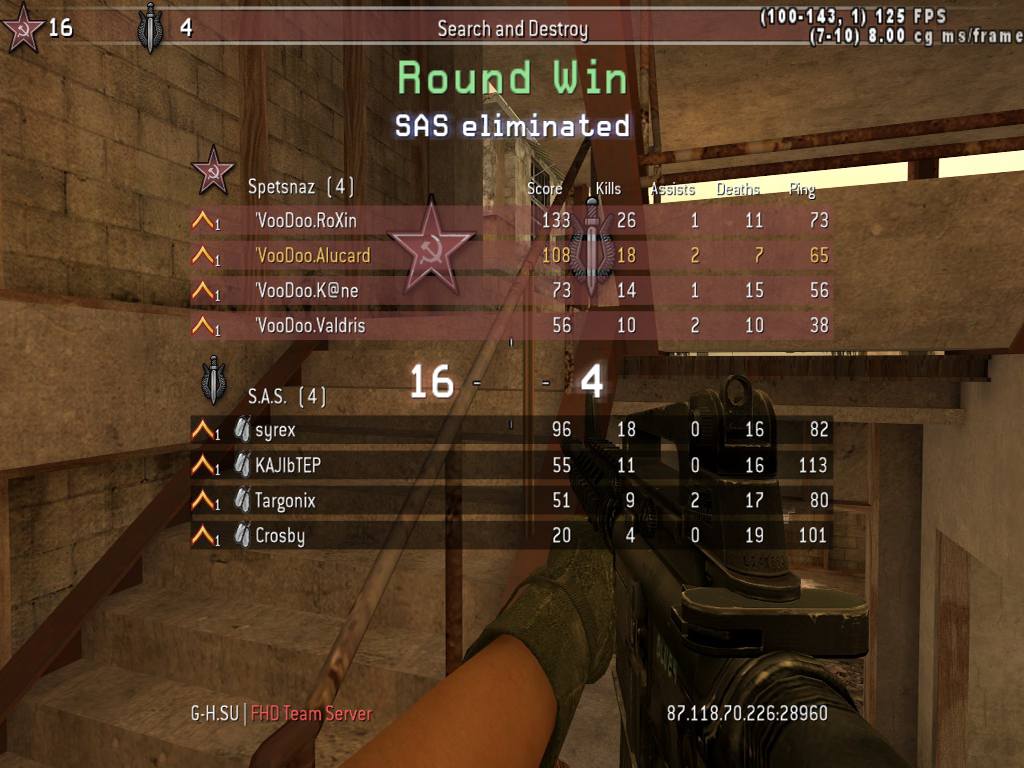
Task: Select Crosby in the S.A.S. list
Action: 279,535
